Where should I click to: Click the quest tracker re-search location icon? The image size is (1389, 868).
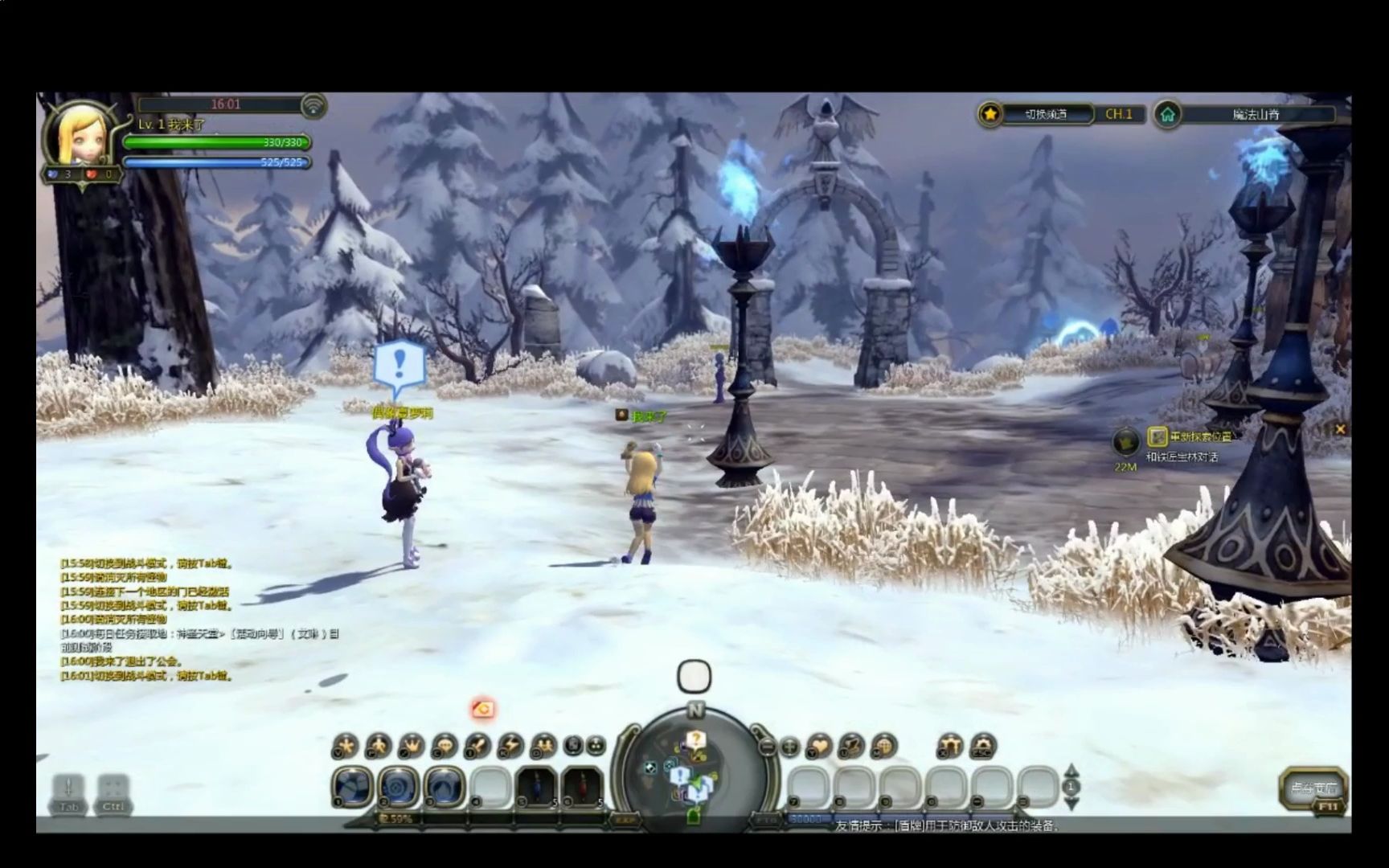pyautogui.click(x=1157, y=436)
